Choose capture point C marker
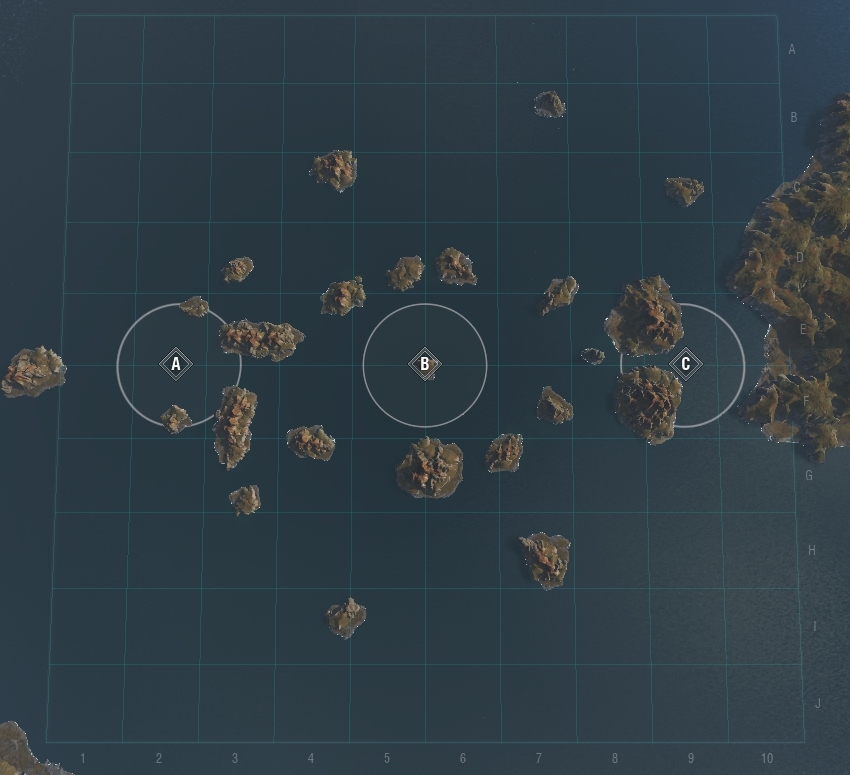 tap(685, 364)
